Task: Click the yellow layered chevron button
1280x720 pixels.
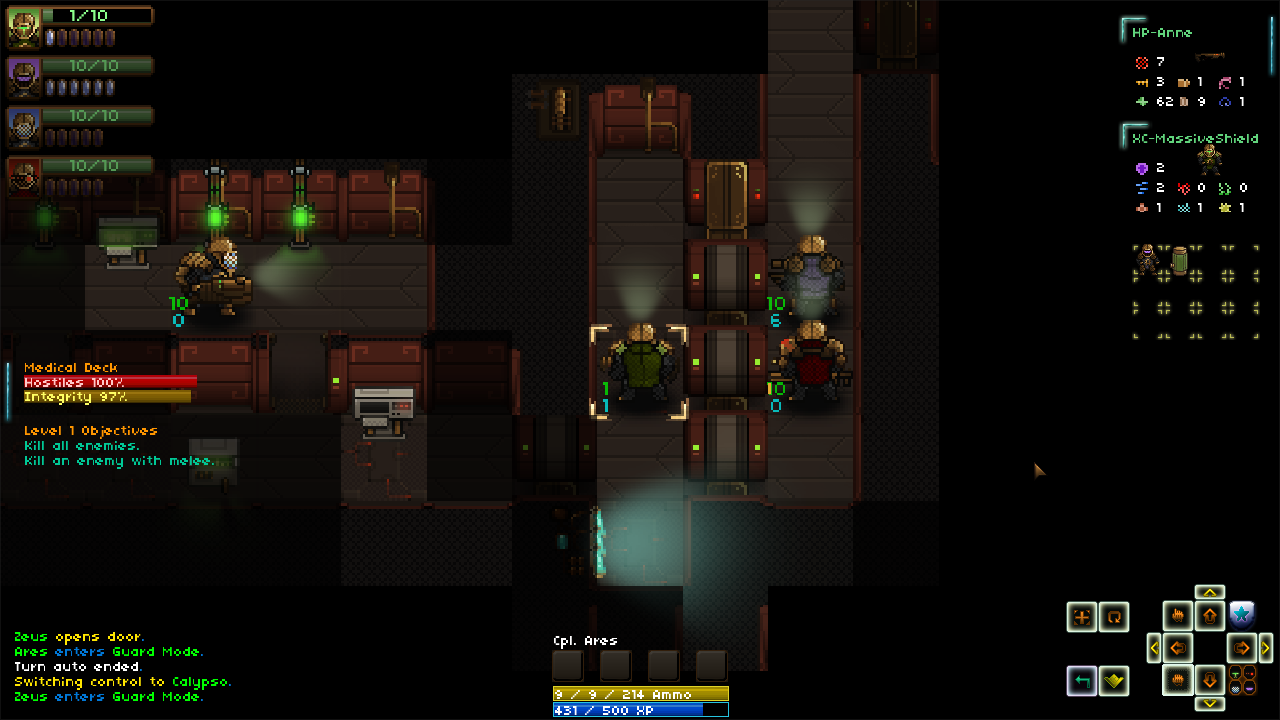Action: click(x=1113, y=681)
